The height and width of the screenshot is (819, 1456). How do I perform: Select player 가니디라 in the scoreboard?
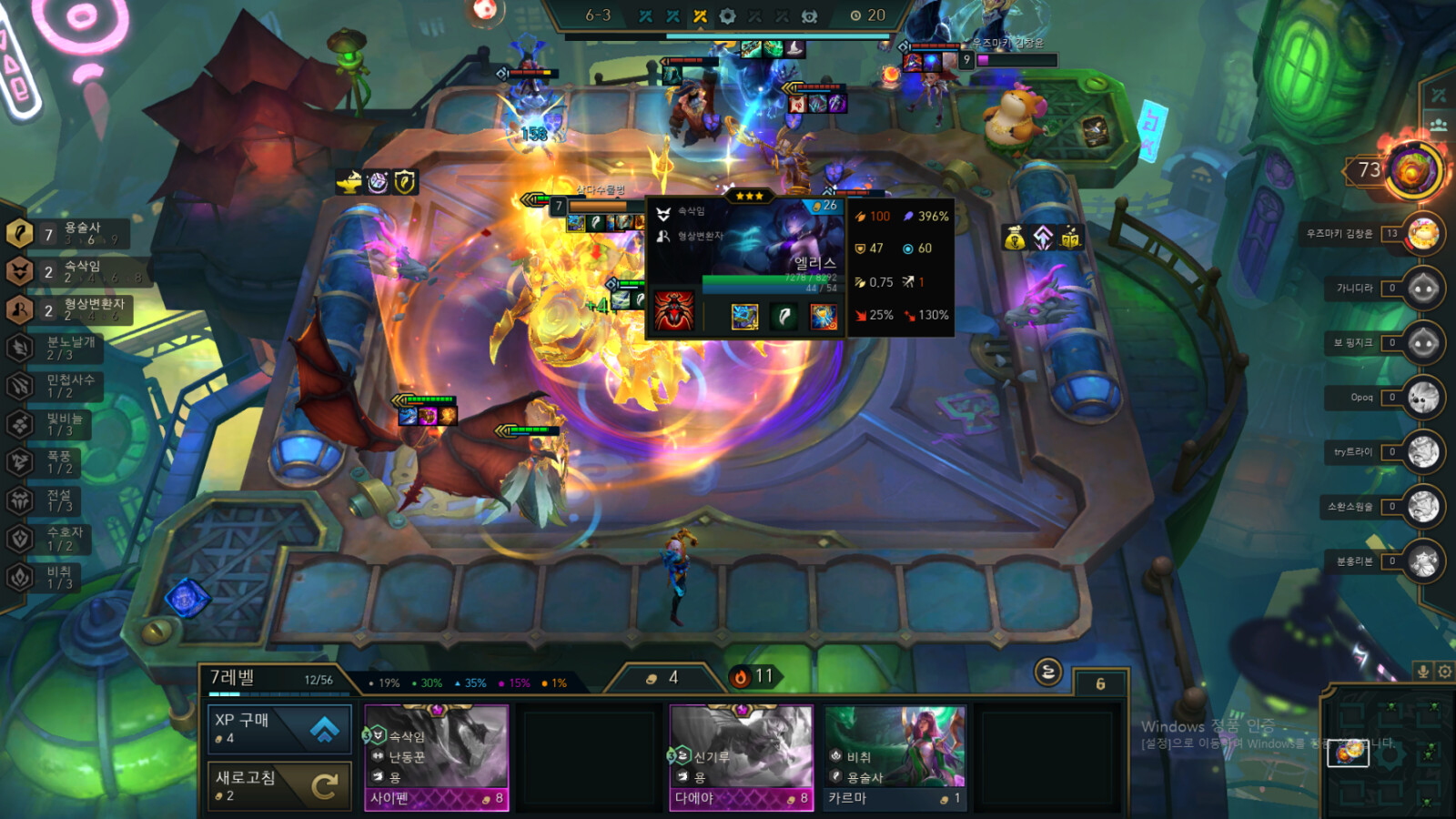1422,288
